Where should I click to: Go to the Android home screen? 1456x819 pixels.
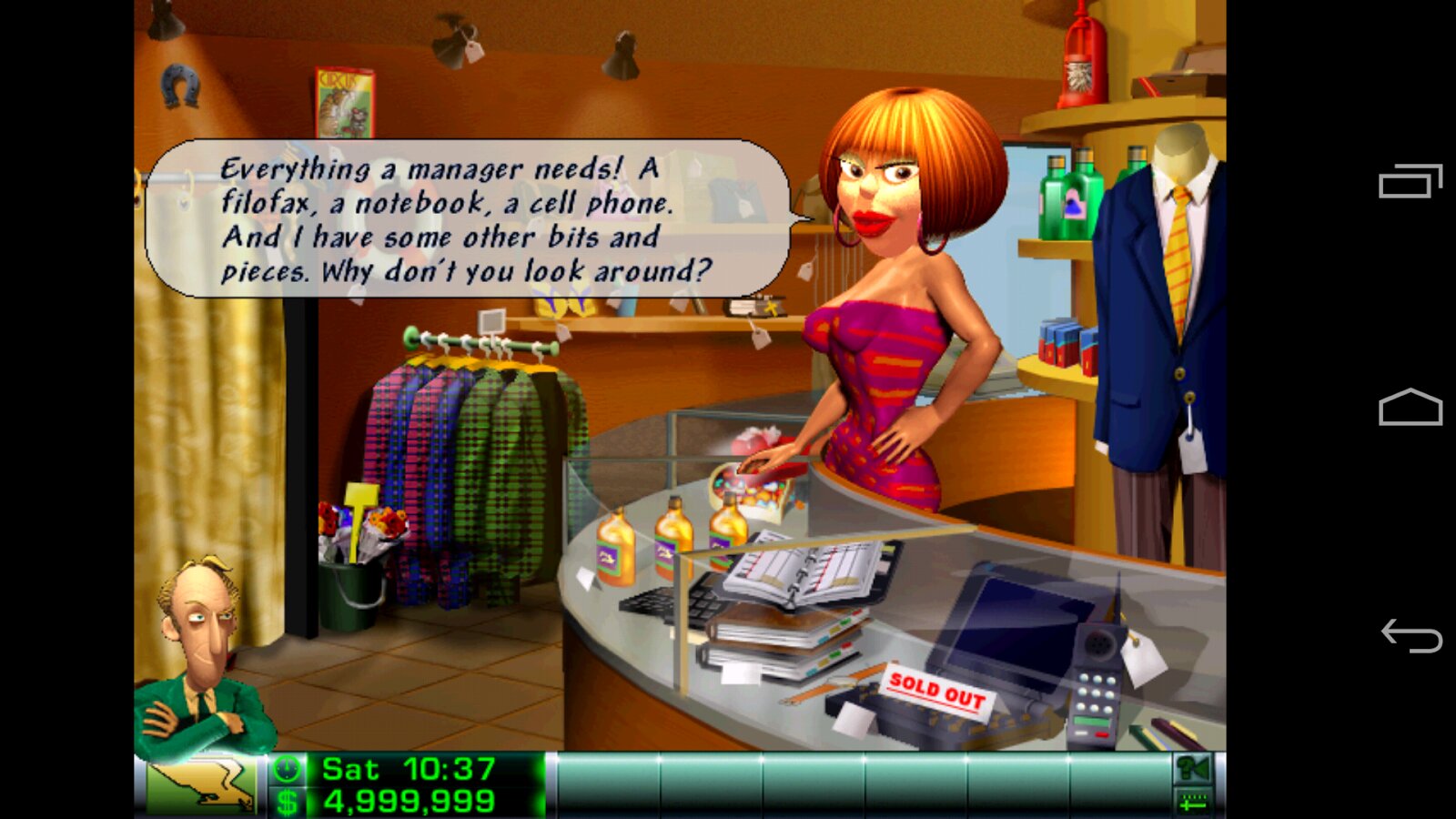(x=1410, y=408)
